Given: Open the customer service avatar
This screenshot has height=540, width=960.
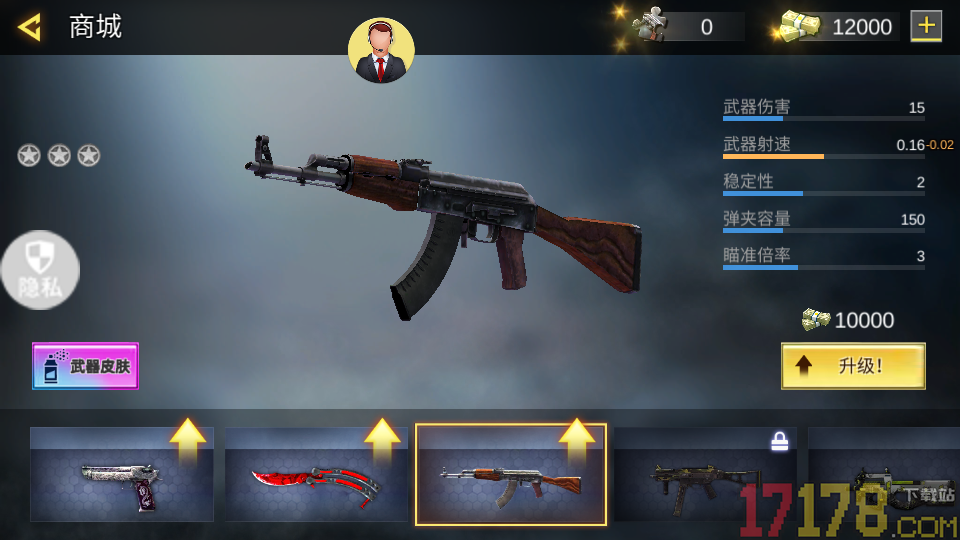Looking at the screenshot, I should point(381,50).
